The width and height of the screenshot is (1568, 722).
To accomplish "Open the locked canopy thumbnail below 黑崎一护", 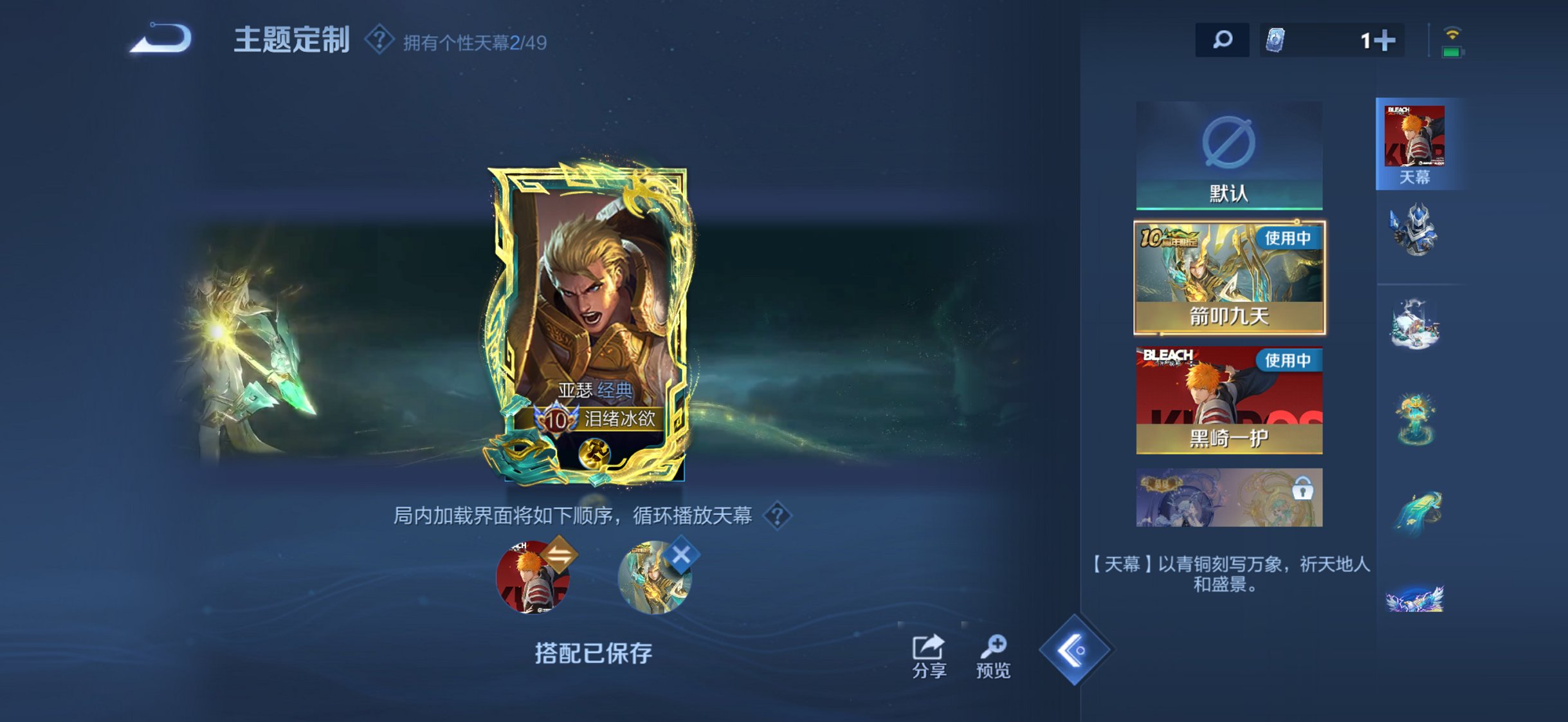I will (x=1228, y=495).
